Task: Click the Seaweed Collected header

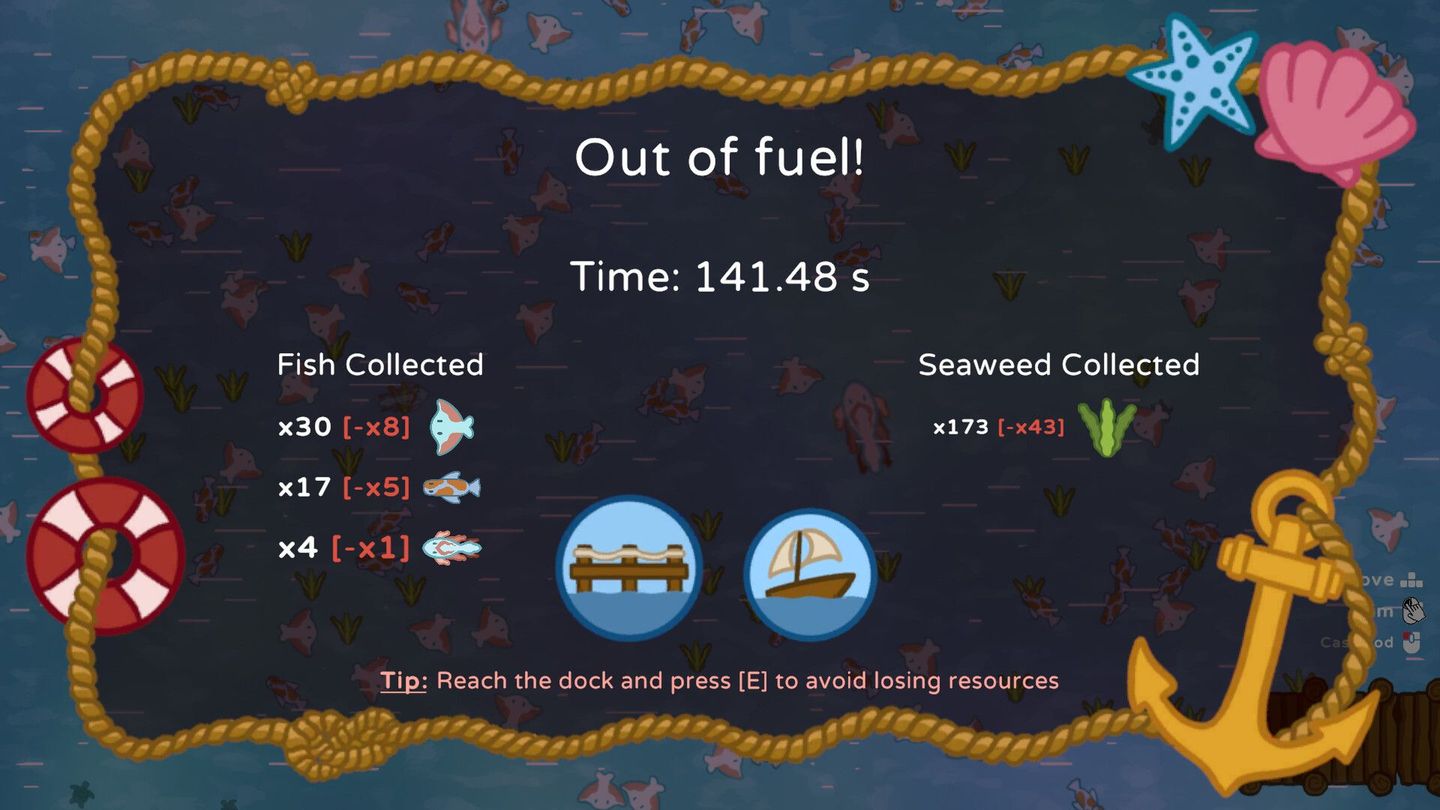Action: coord(1060,365)
